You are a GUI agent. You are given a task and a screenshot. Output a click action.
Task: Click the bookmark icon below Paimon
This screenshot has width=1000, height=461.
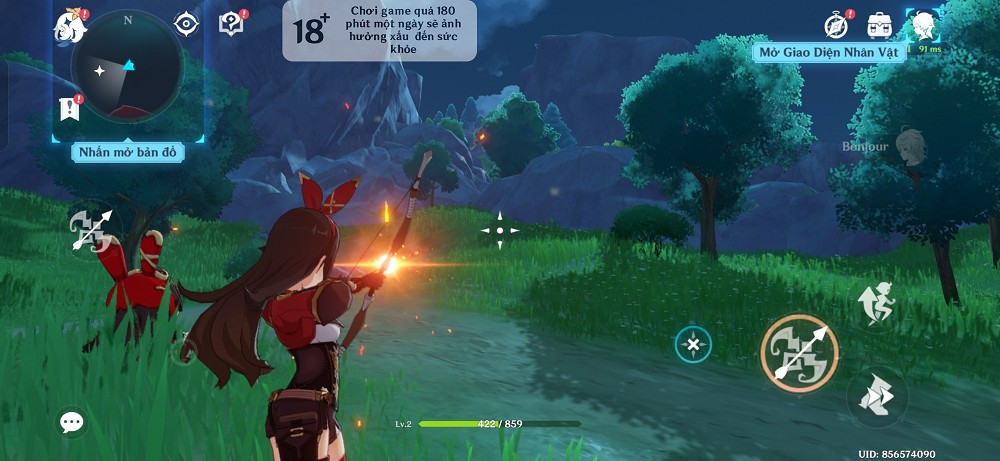click(69, 107)
